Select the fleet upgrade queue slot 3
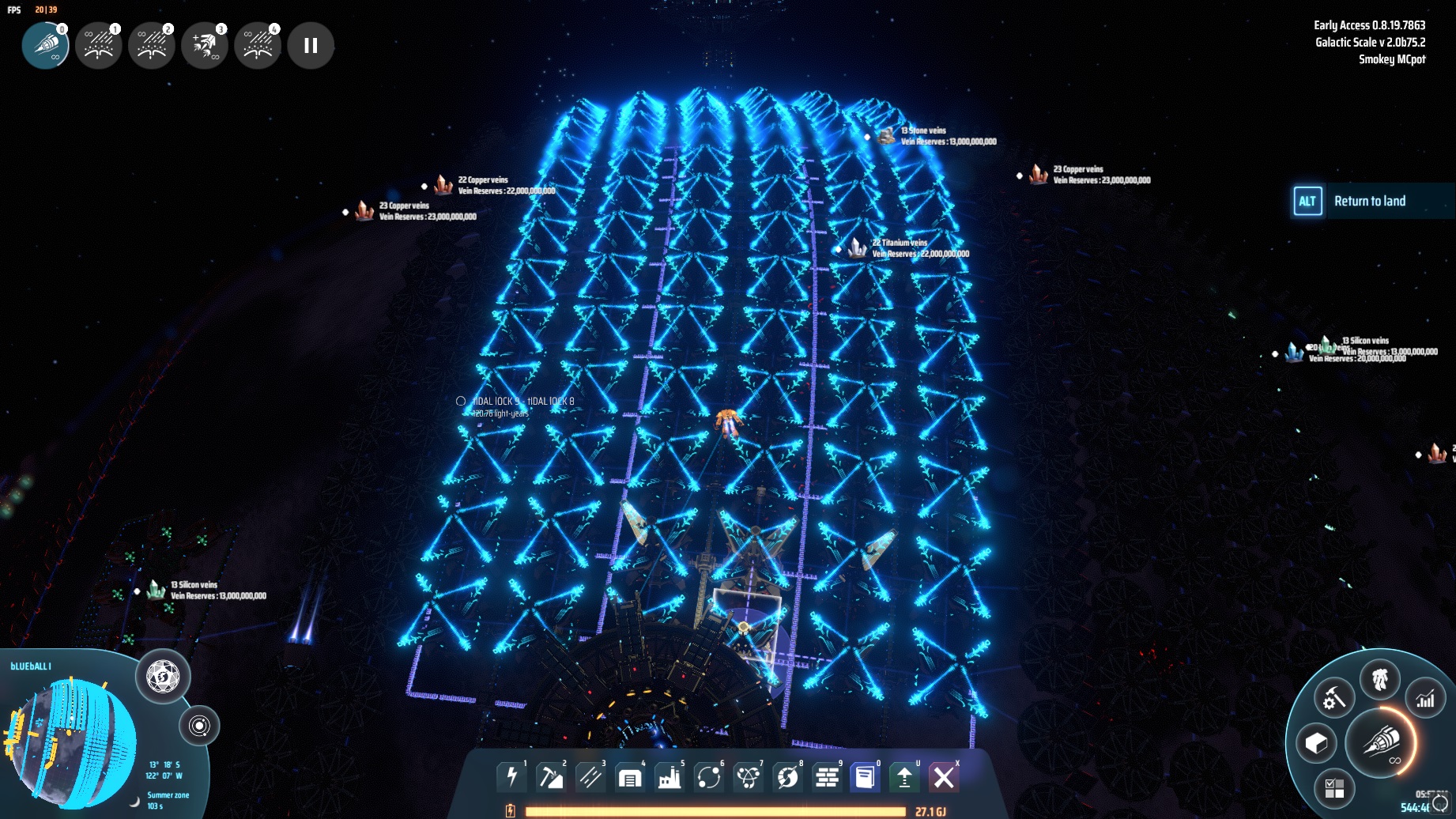 [x=205, y=46]
